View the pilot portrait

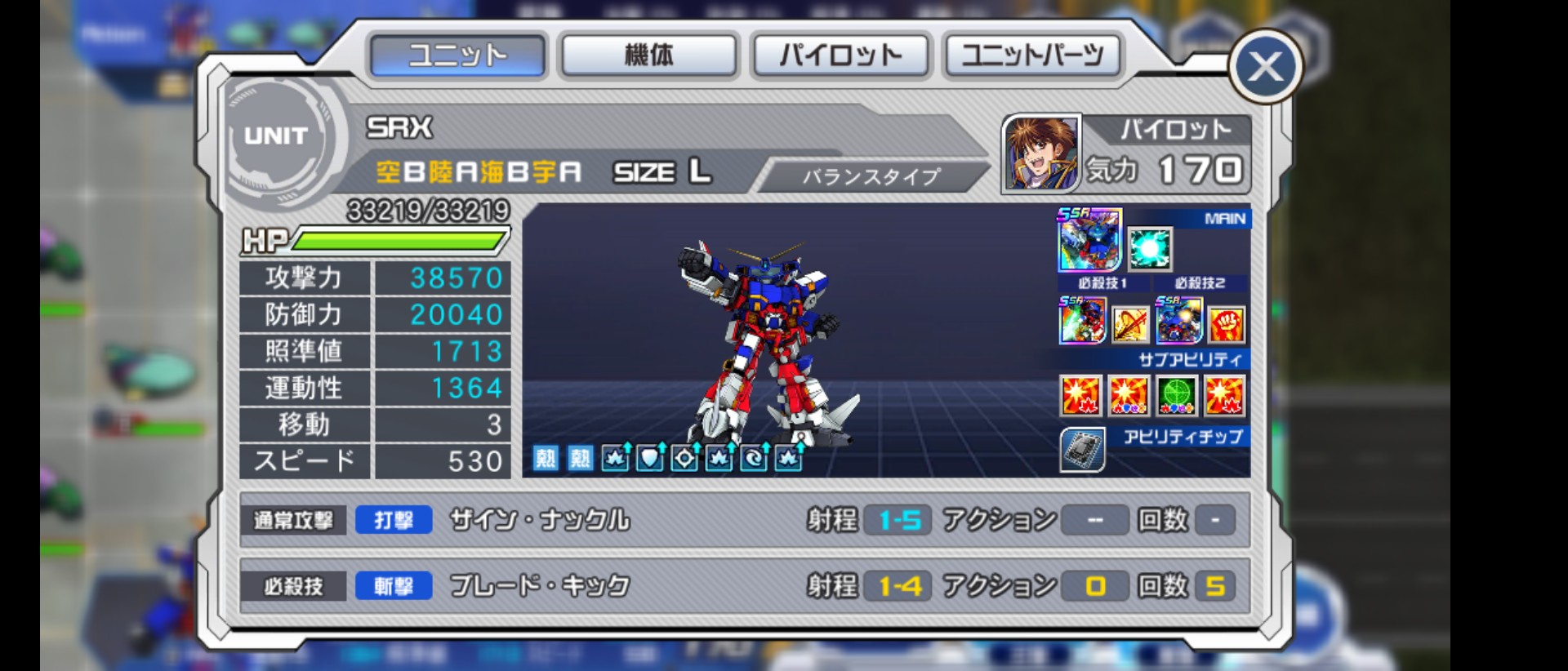click(x=1040, y=153)
